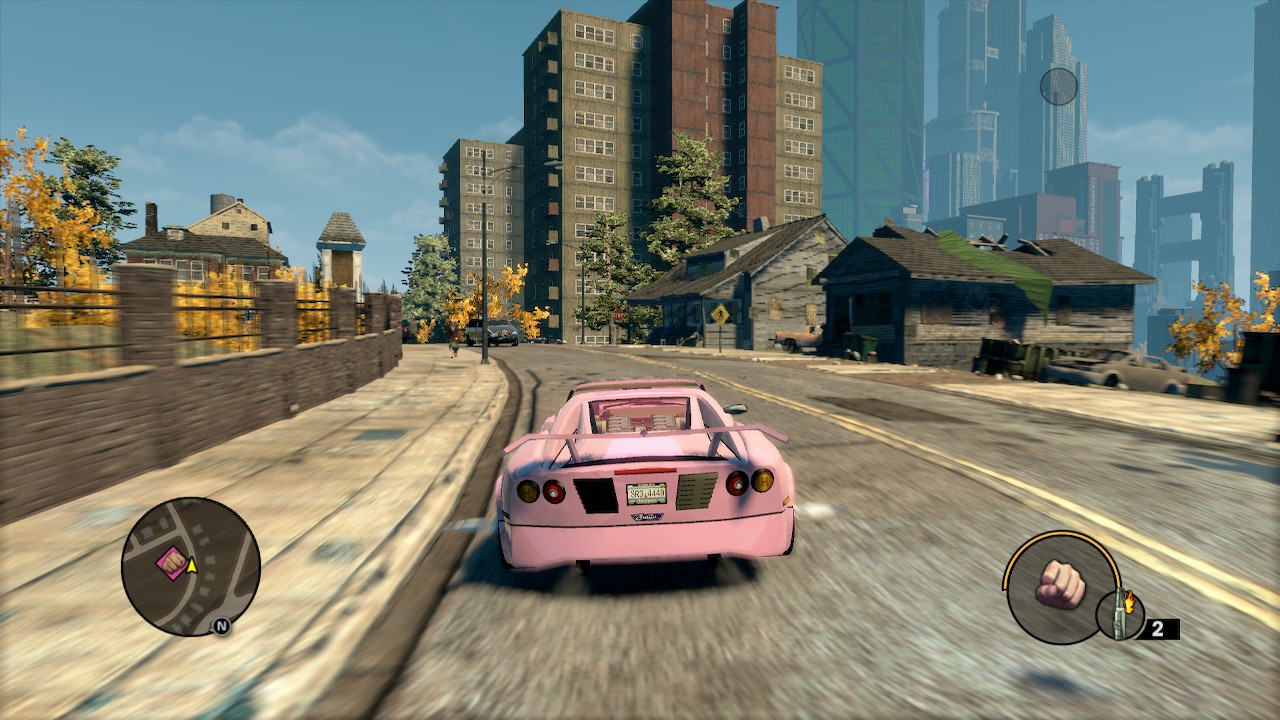Viewport: 1280px width, 720px height.
Task: Click the circular minimap
Action: click(191, 567)
